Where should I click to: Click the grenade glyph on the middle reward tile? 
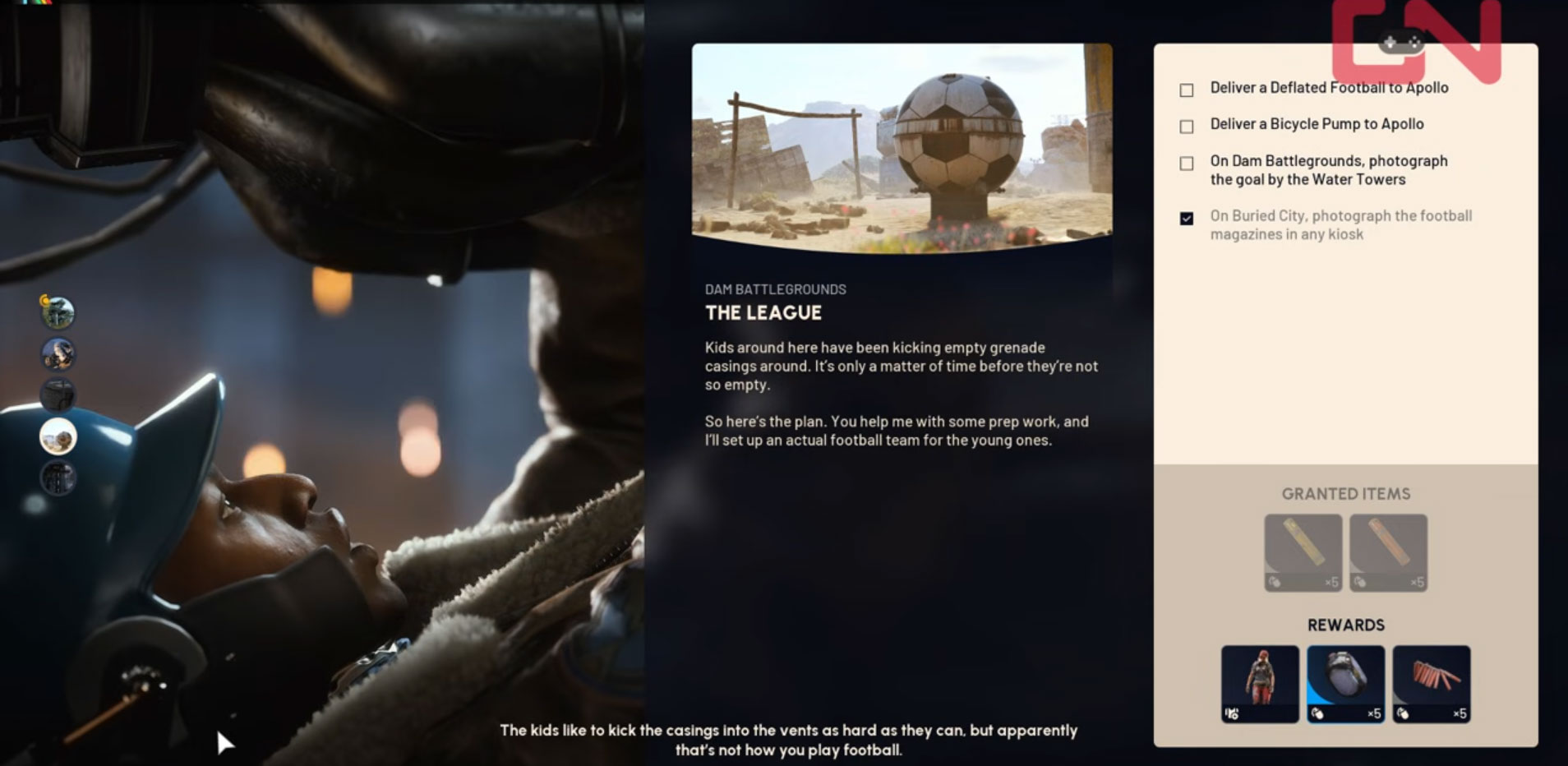(x=1317, y=713)
